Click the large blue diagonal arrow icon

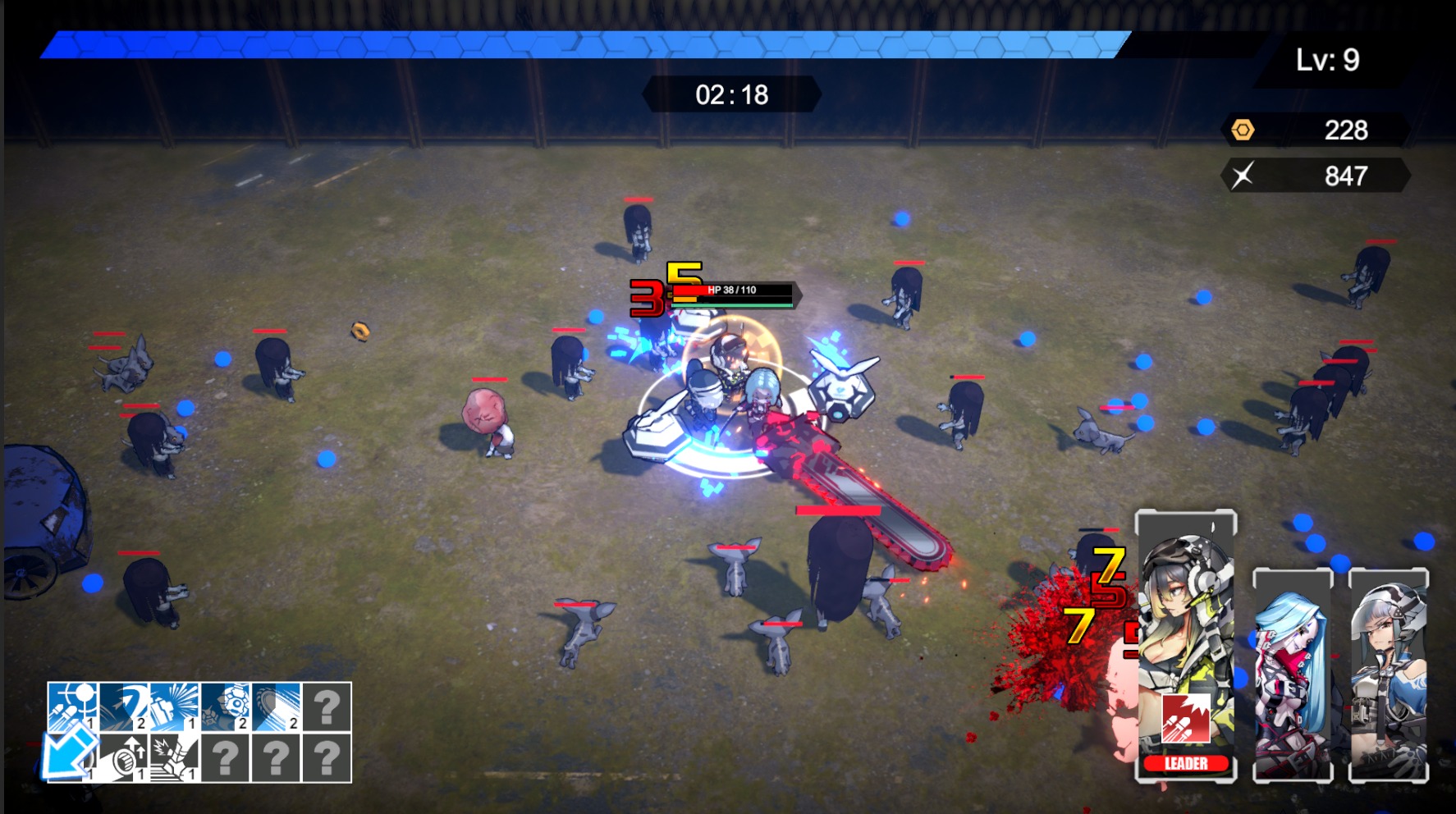[x=68, y=751]
